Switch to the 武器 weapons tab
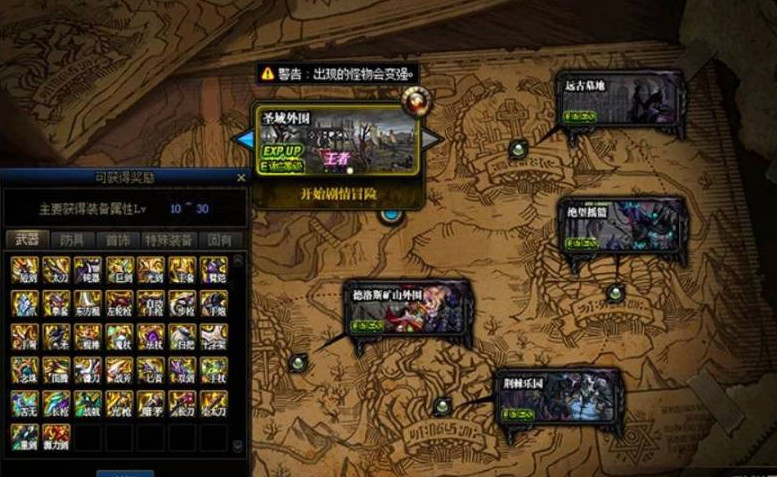Viewport: 777px width, 477px height. point(26,240)
